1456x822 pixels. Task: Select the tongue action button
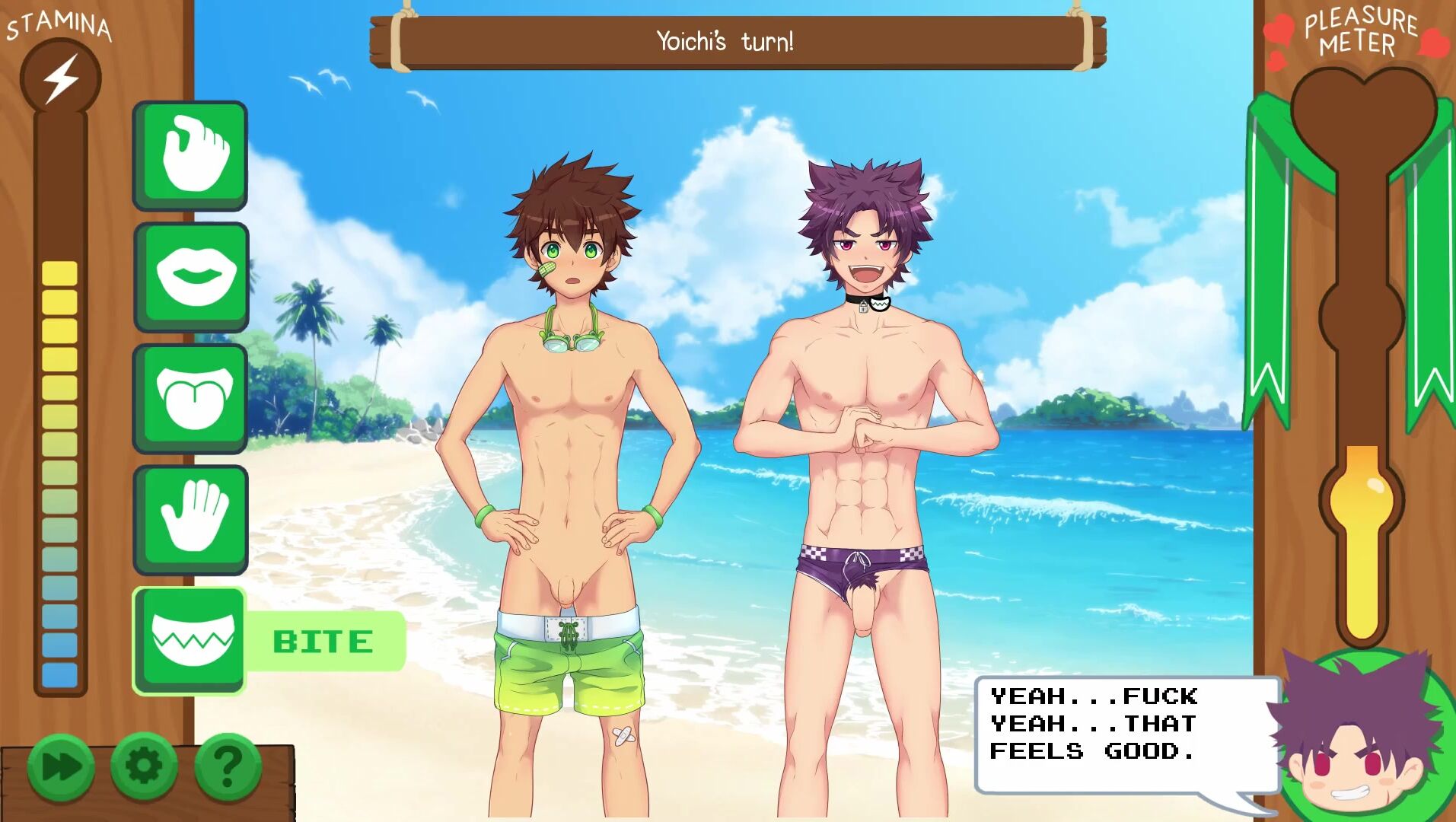[x=190, y=397]
